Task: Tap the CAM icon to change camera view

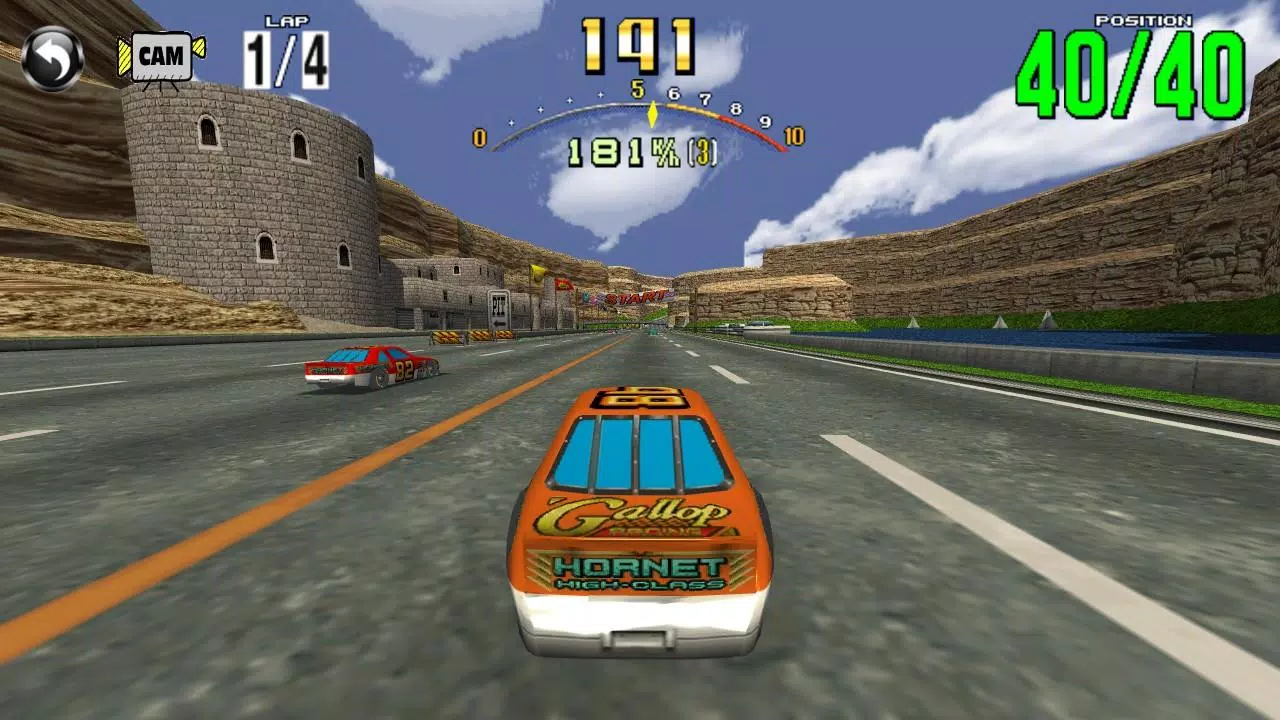Action: 165,56
